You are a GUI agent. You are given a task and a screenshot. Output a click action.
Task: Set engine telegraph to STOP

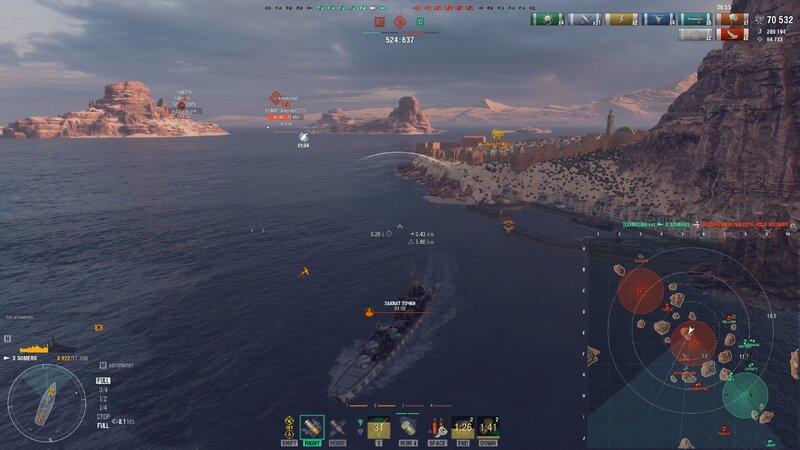[x=103, y=416]
